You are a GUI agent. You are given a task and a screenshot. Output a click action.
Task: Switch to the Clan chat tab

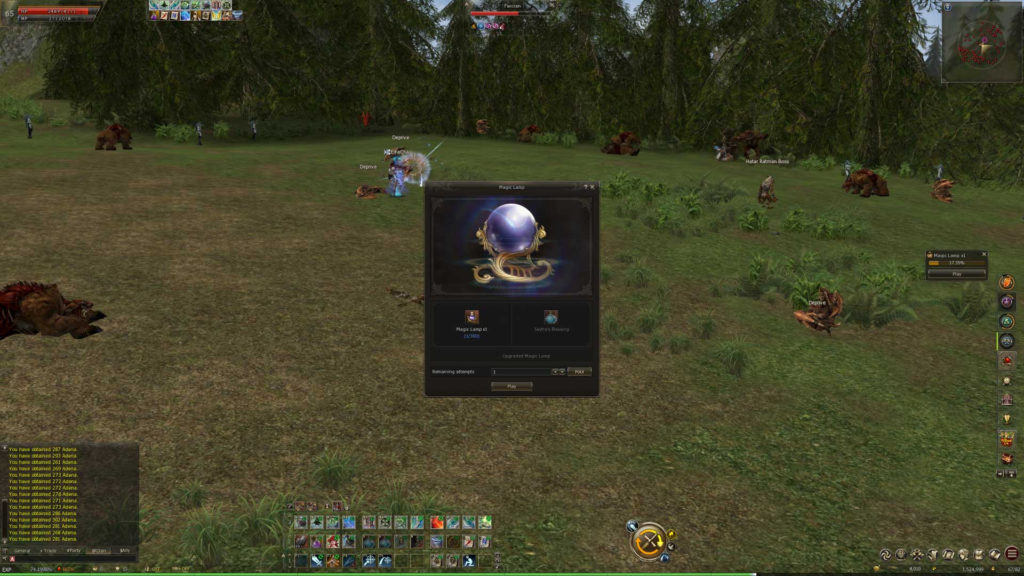coord(99,550)
